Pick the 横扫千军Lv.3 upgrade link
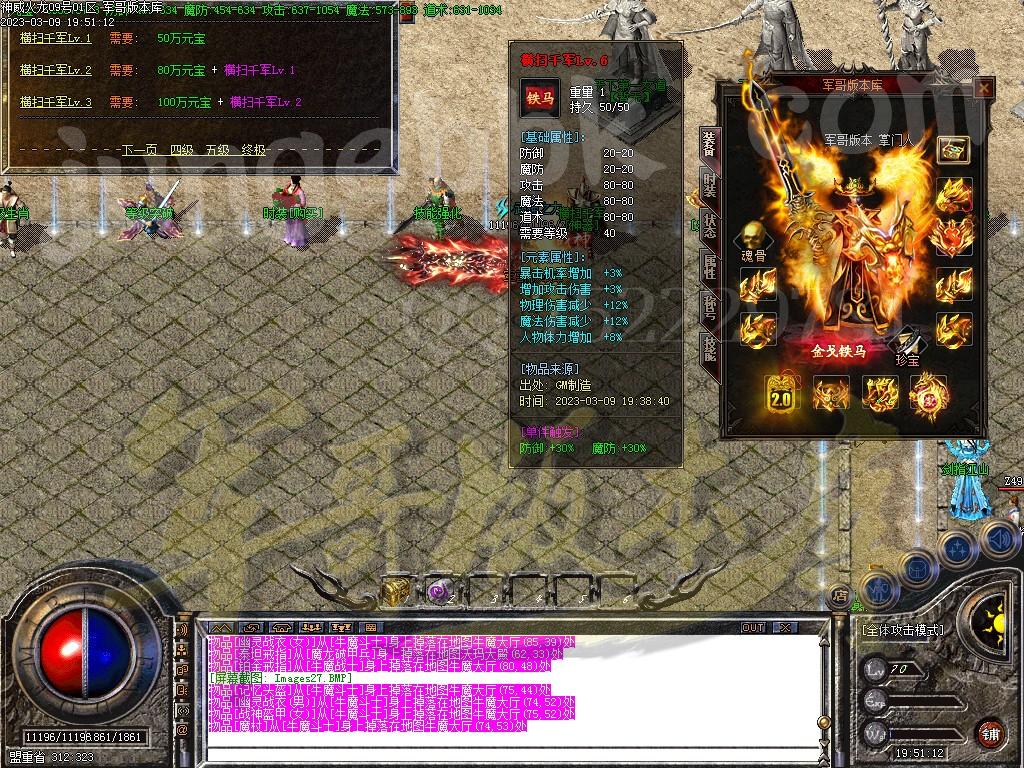Viewport: 1024px width, 768px height. (56, 102)
